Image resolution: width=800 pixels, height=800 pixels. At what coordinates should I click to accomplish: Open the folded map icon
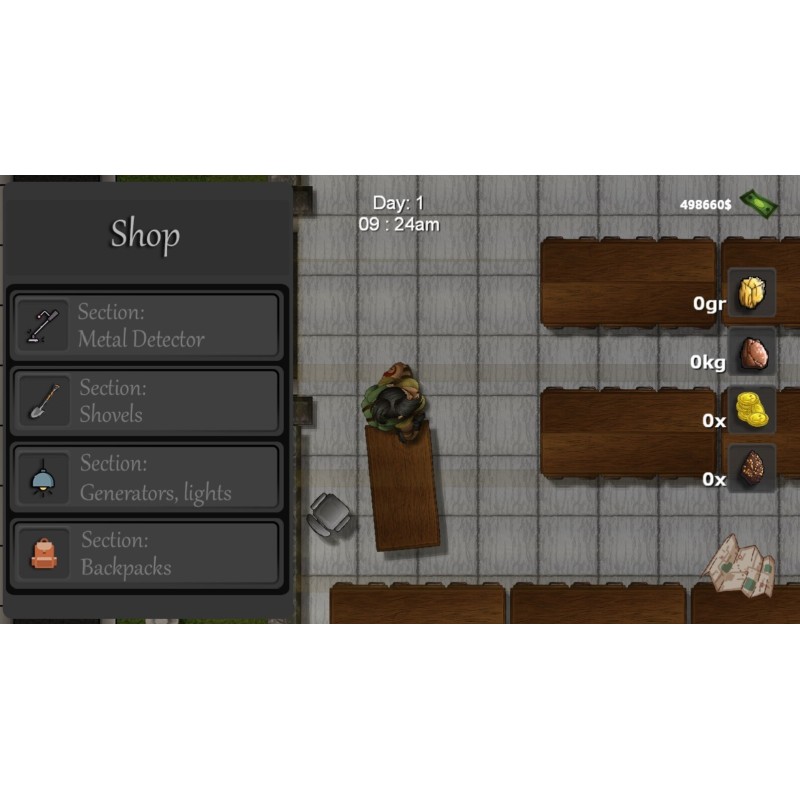tap(740, 565)
